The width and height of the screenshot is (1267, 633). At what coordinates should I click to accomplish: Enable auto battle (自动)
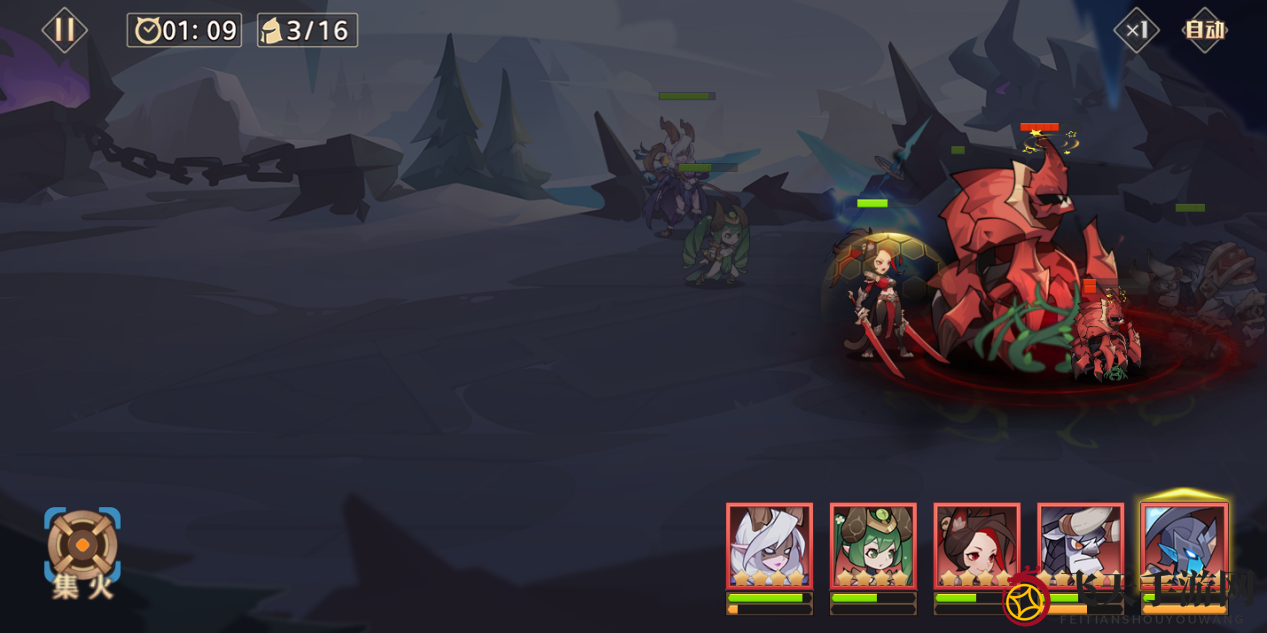[x=1204, y=30]
